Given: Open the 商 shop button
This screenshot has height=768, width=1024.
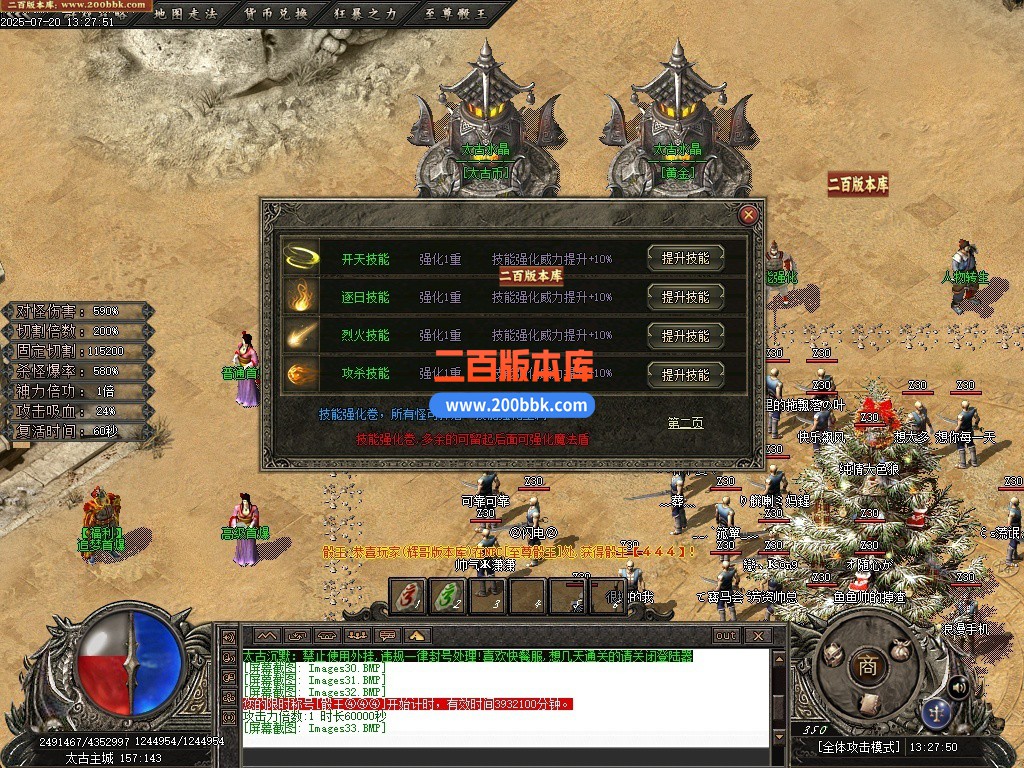Looking at the screenshot, I should click(868, 666).
